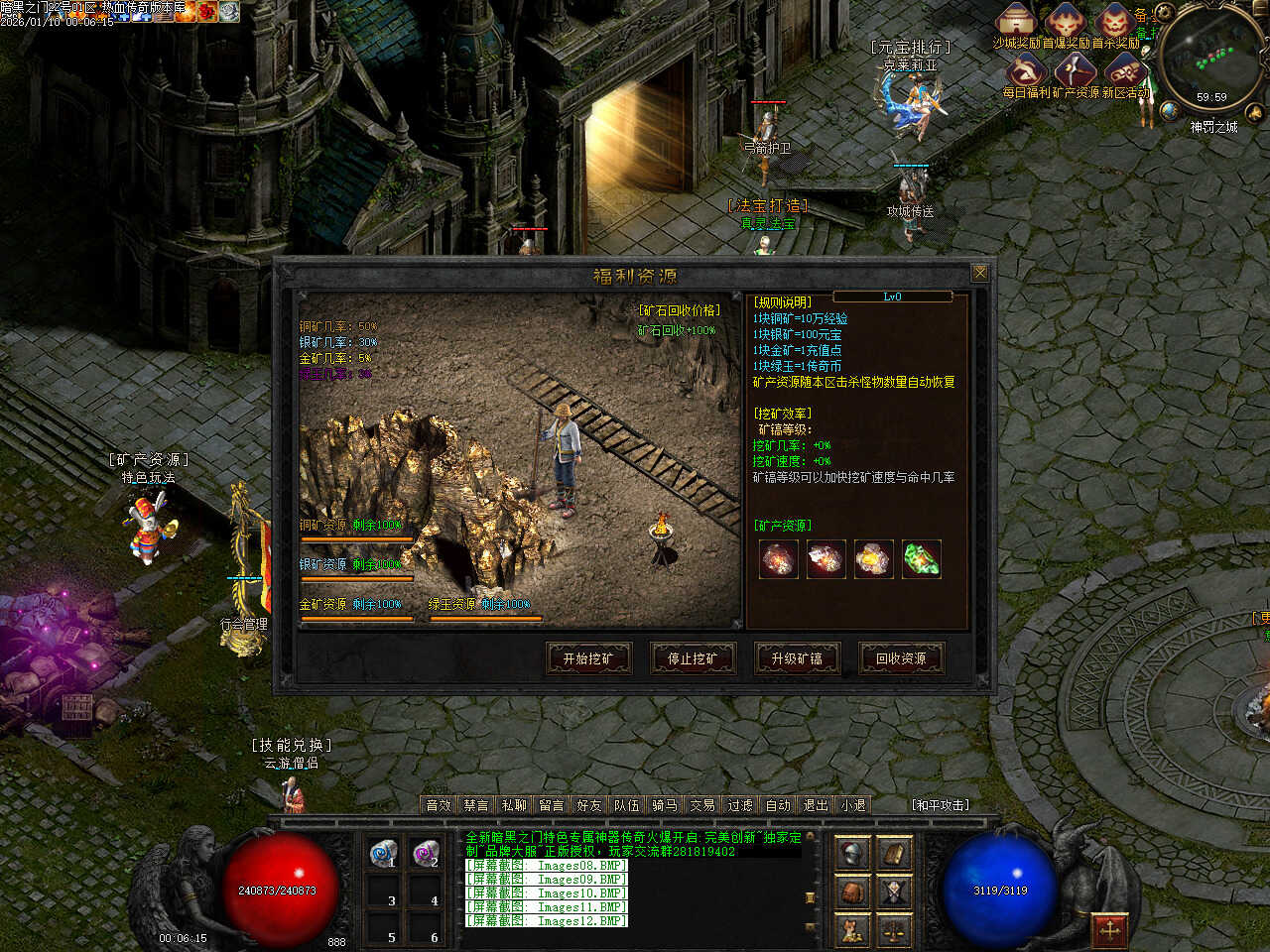Close the 福利资源 window
Screen dimensions: 1270x952
coord(979,273)
